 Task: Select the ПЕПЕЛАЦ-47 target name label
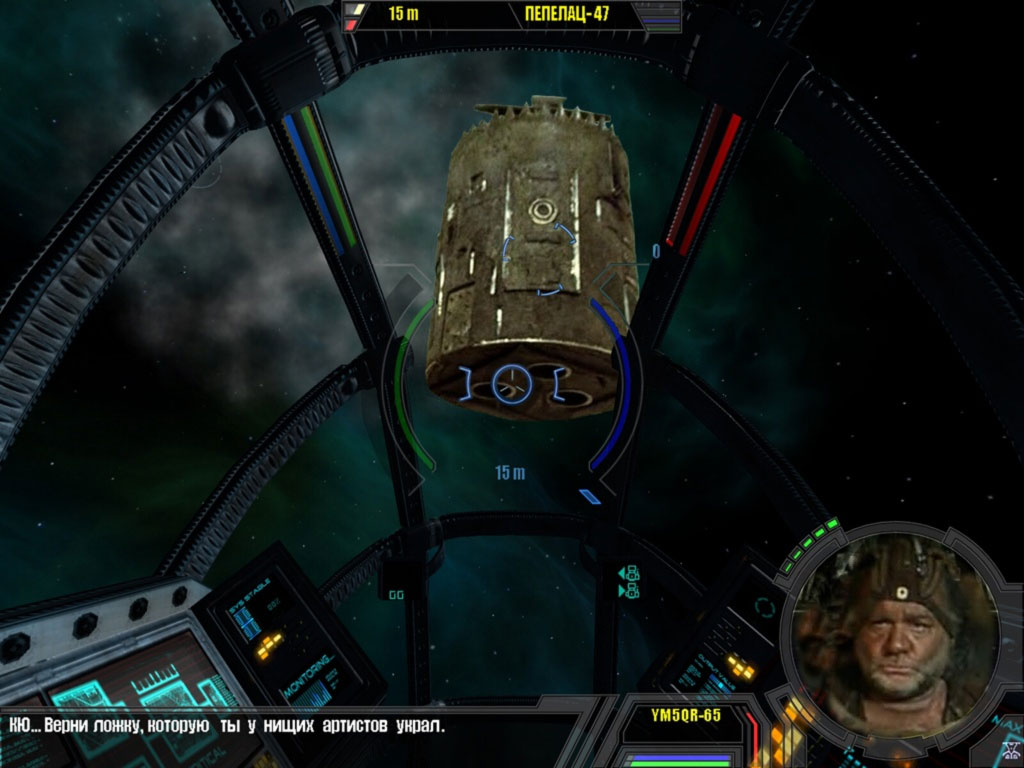(x=566, y=14)
